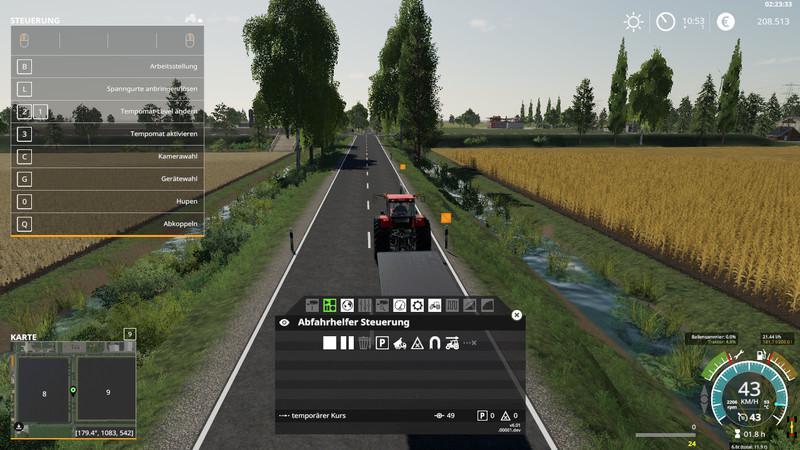Click the tipper truck unload icon
Screen dimensions: 800x450
[399, 343]
